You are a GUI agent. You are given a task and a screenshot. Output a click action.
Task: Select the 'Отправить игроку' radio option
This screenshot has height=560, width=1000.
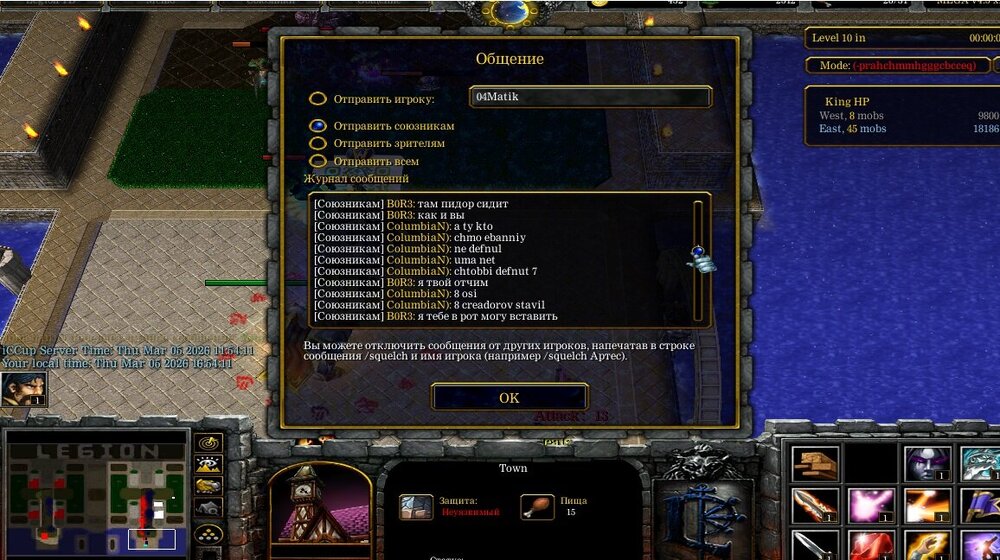tap(318, 99)
